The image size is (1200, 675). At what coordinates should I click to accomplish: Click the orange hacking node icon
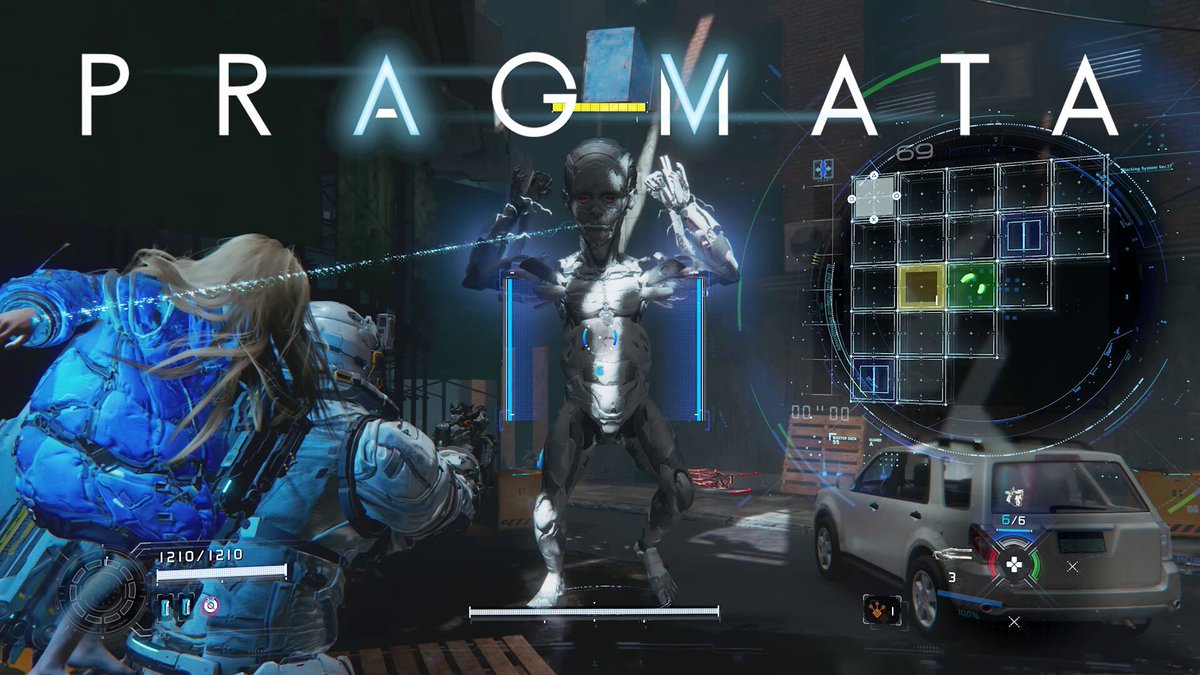pos(876,607)
